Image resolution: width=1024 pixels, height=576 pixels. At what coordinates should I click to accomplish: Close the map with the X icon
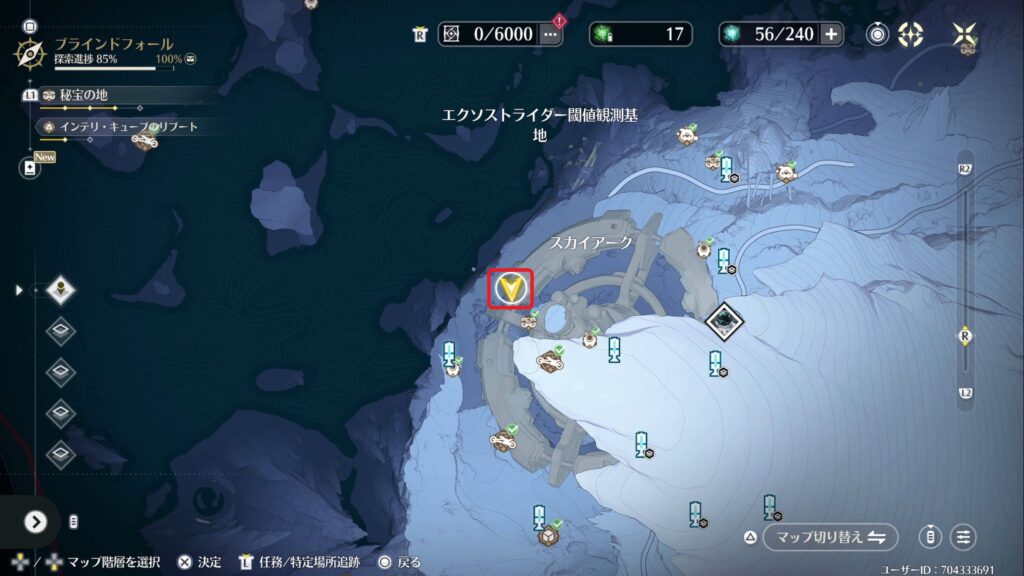[965, 34]
